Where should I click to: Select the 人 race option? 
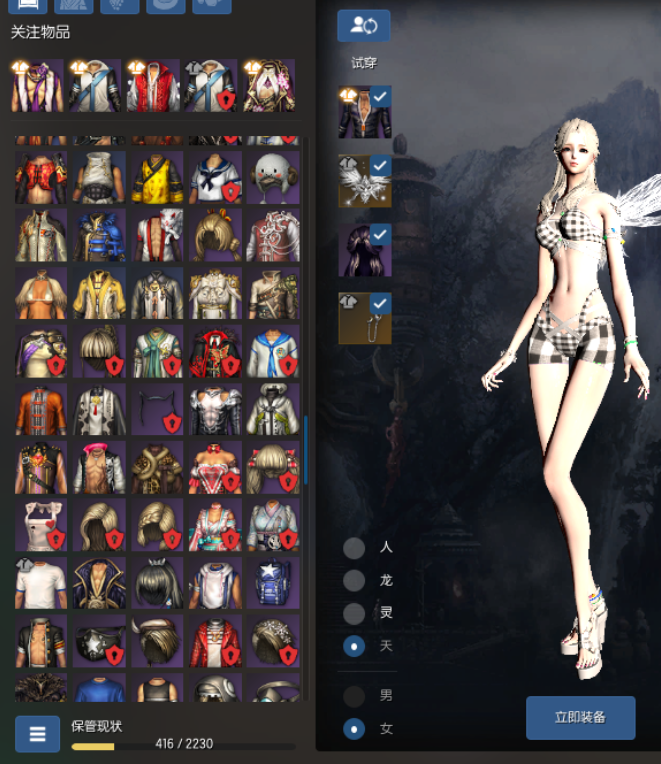(x=354, y=548)
